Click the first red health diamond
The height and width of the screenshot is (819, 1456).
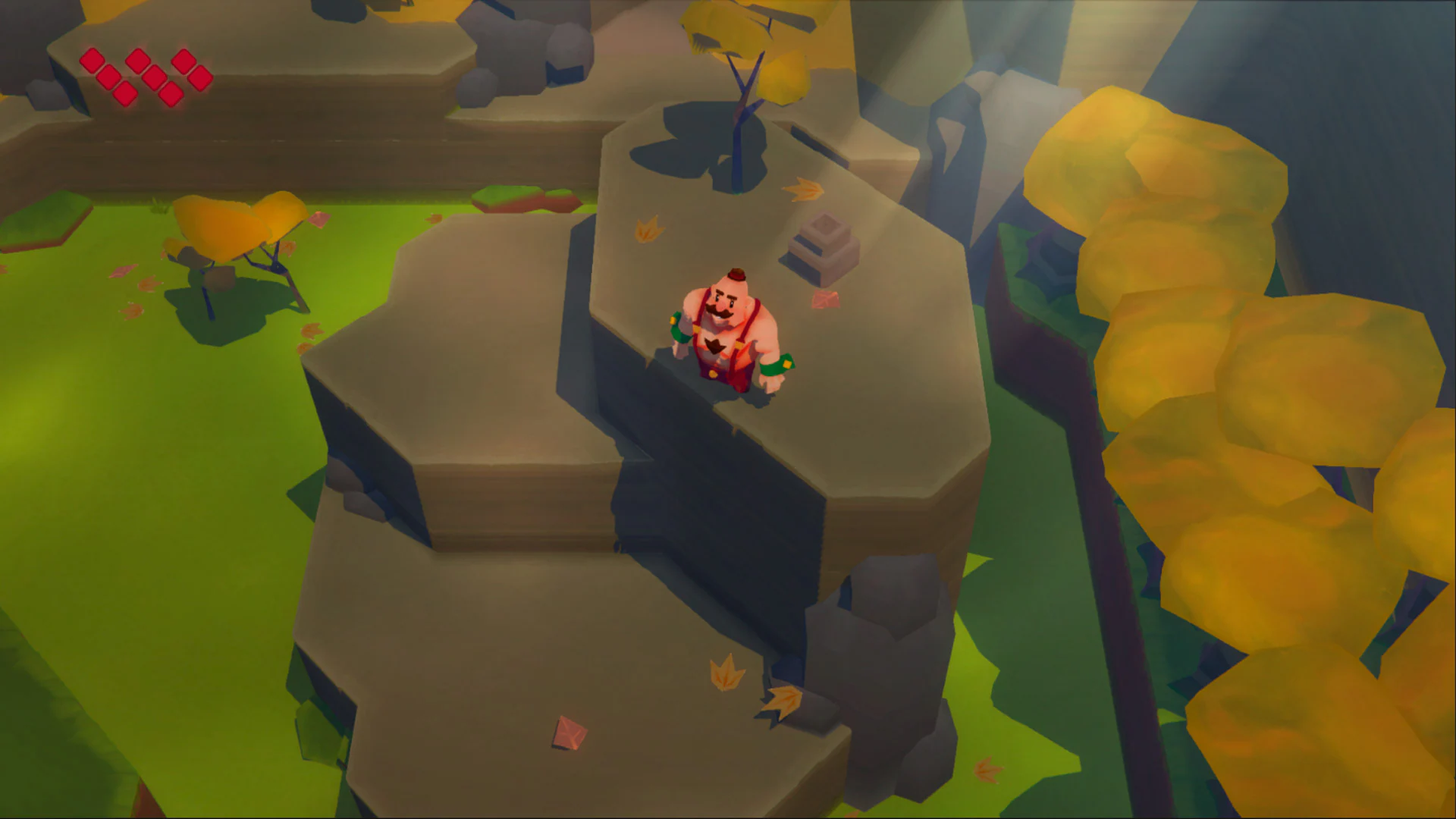pyautogui.click(x=92, y=60)
